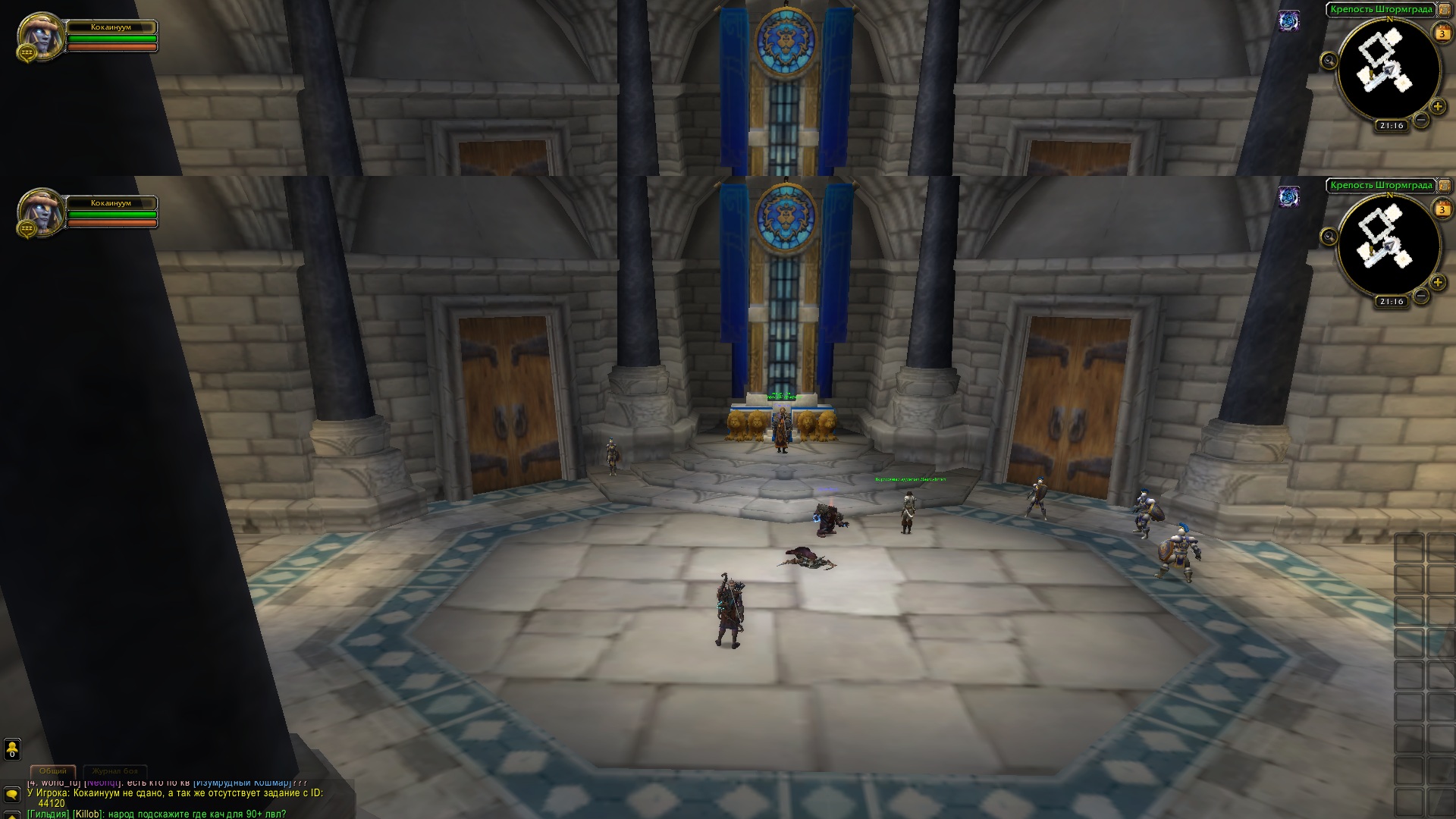The height and width of the screenshot is (819, 1456).
Task: Open the chat menu speech bubble button
Action: coord(12,794)
